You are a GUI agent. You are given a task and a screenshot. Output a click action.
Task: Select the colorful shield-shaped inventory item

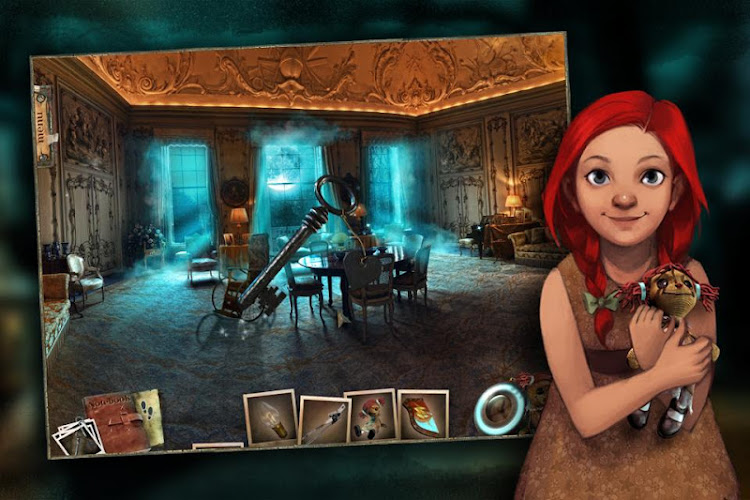tap(422, 415)
